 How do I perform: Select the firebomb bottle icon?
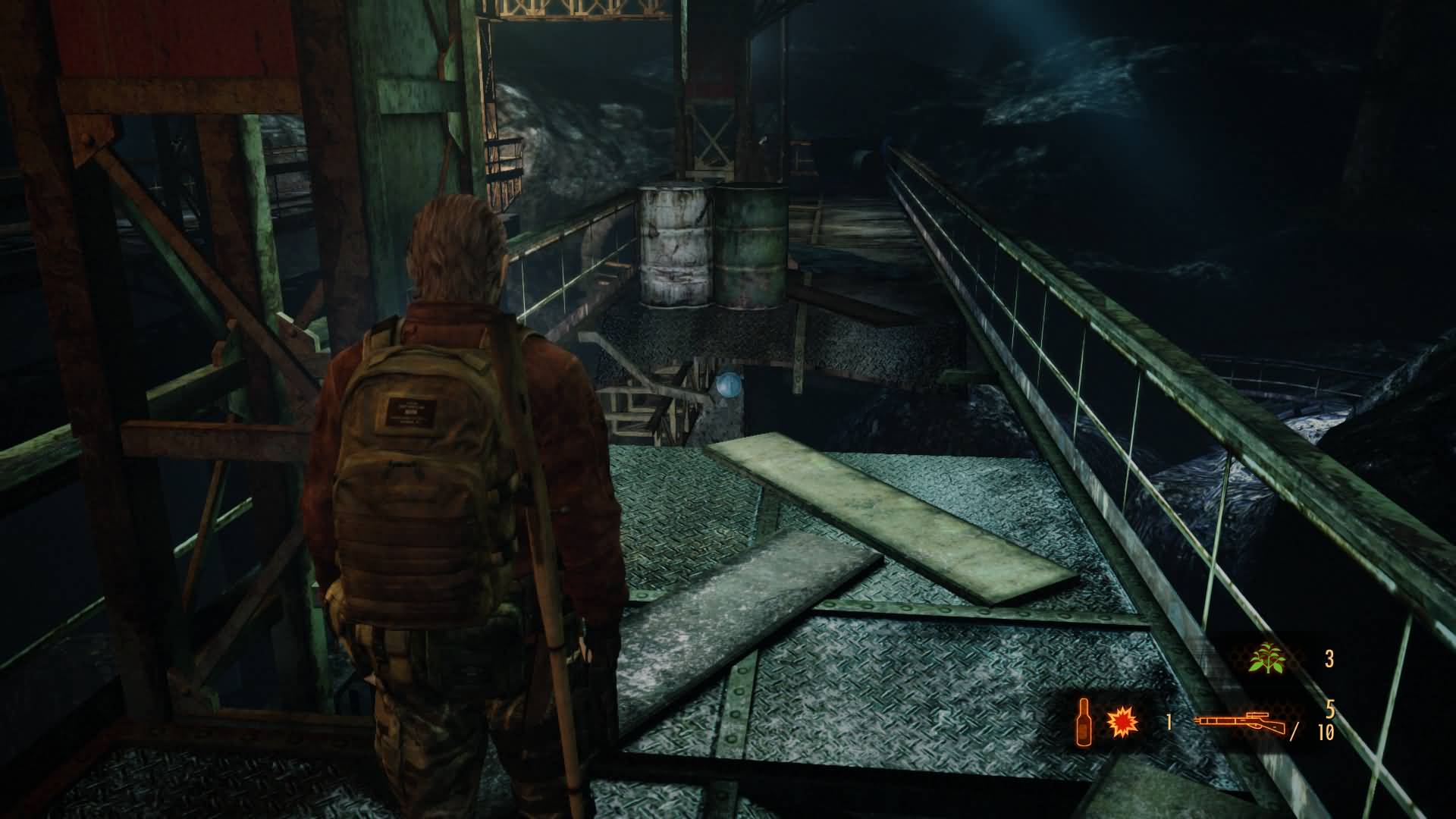[x=1084, y=720]
